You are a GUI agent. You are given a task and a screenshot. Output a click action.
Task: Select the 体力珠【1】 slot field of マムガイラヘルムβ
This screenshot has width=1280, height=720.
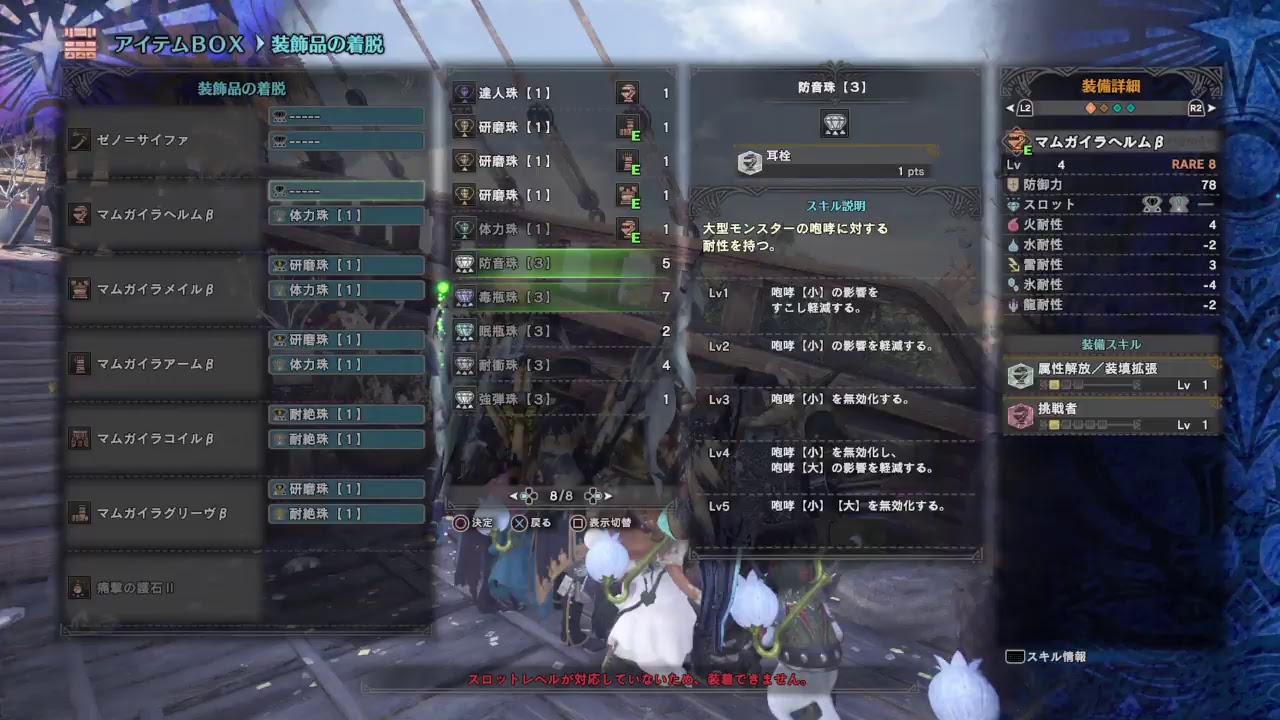[345, 214]
